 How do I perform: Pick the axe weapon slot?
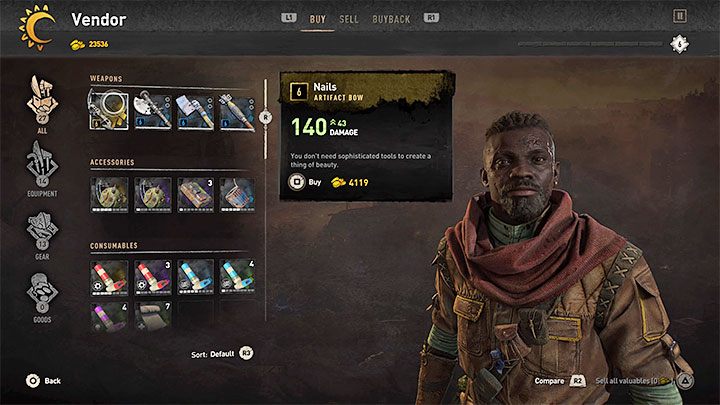point(150,109)
